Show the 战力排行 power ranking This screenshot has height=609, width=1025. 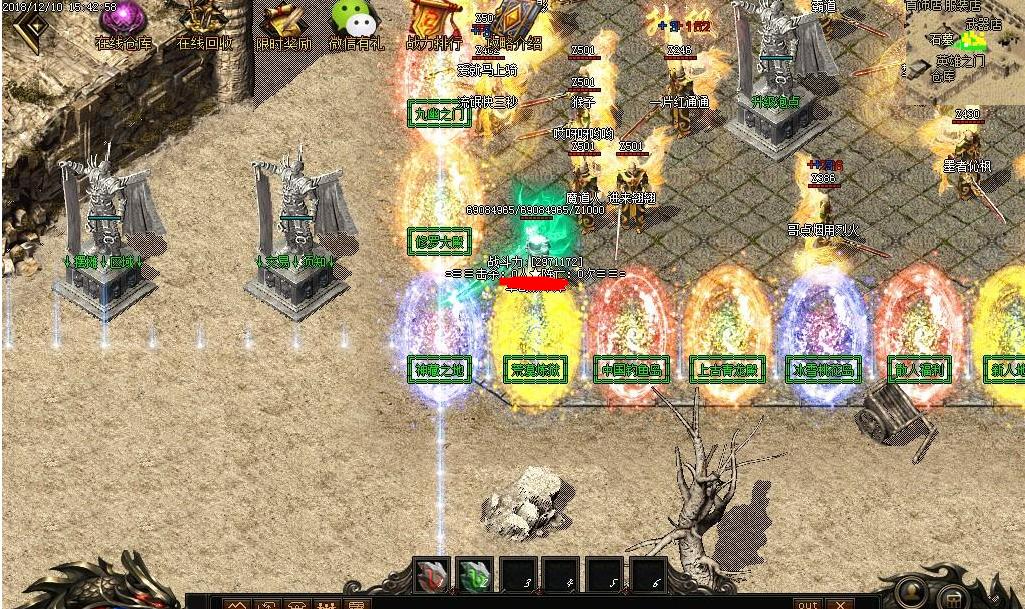pos(434,24)
